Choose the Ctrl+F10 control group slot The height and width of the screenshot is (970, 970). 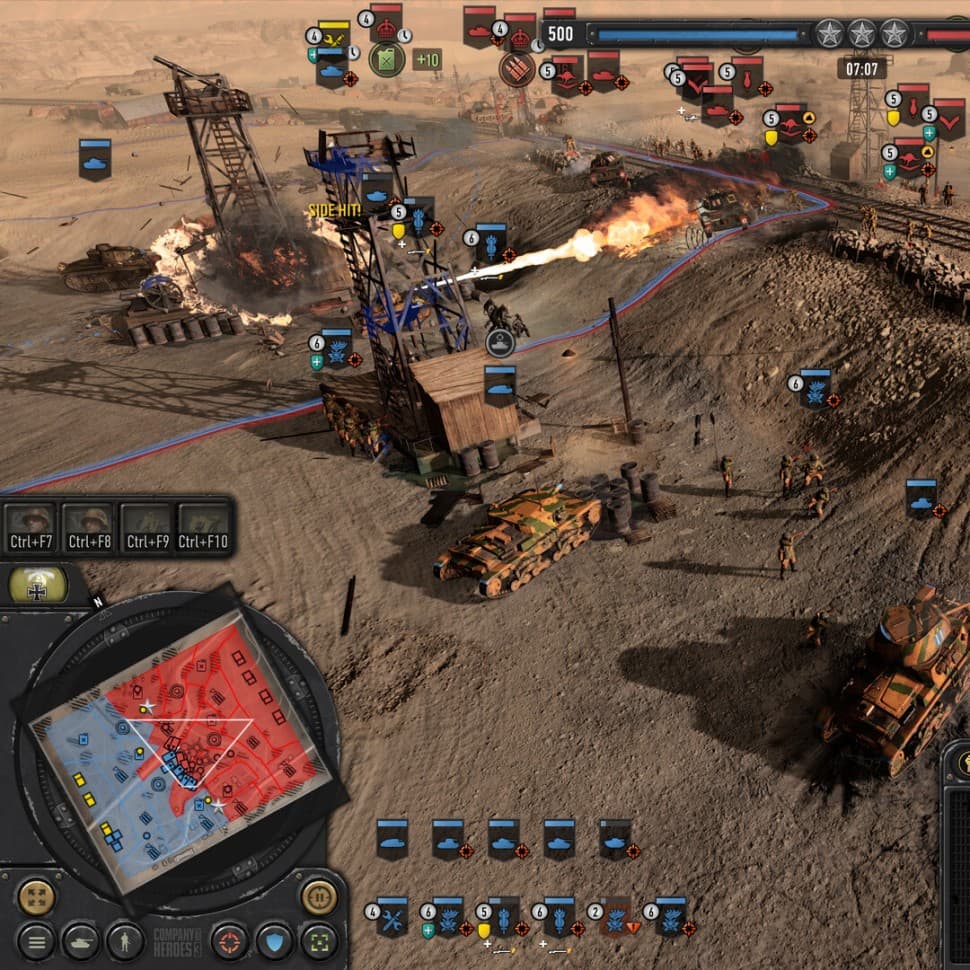(x=204, y=527)
